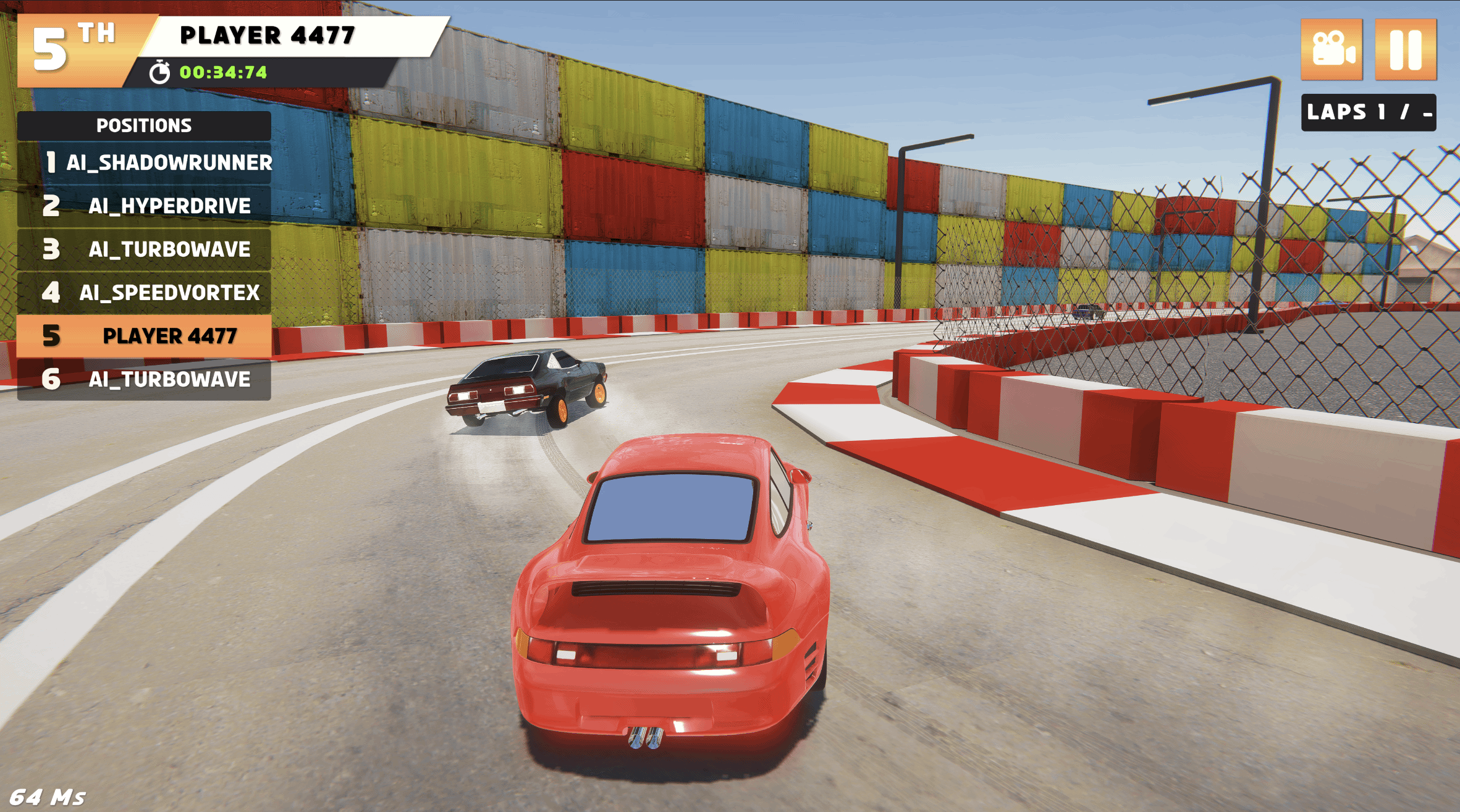Choose the AI_HYPERDRIVE row in positions
Image resolution: width=1460 pixels, height=812 pixels.
144,206
